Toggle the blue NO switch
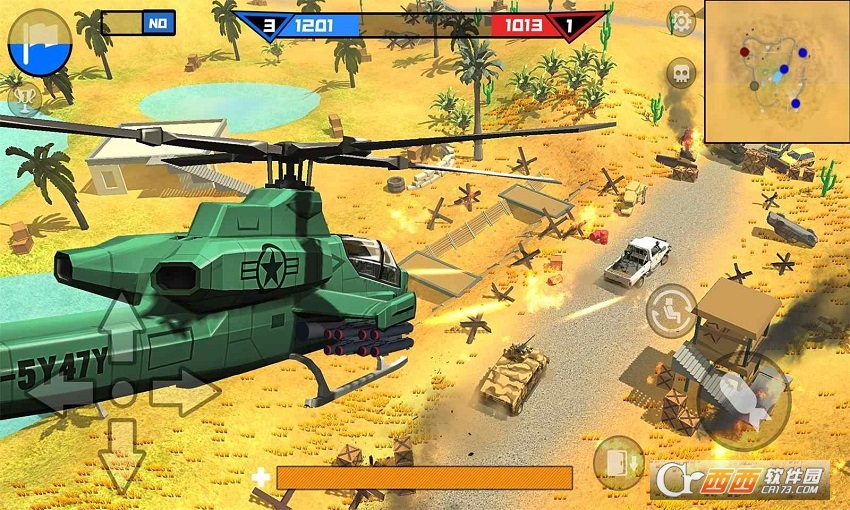 click(x=158, y=23)
